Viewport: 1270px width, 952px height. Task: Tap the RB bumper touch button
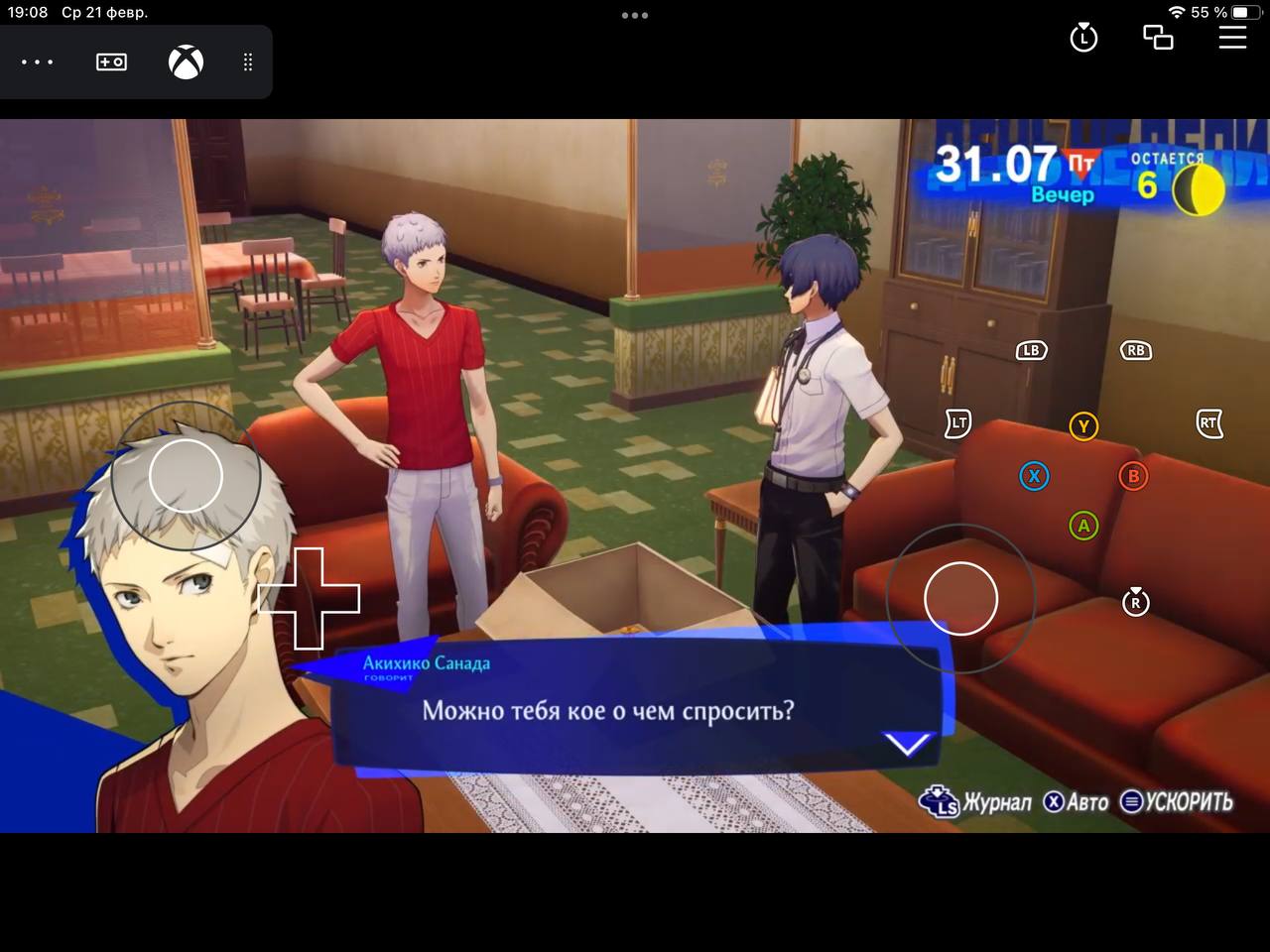1136,350
